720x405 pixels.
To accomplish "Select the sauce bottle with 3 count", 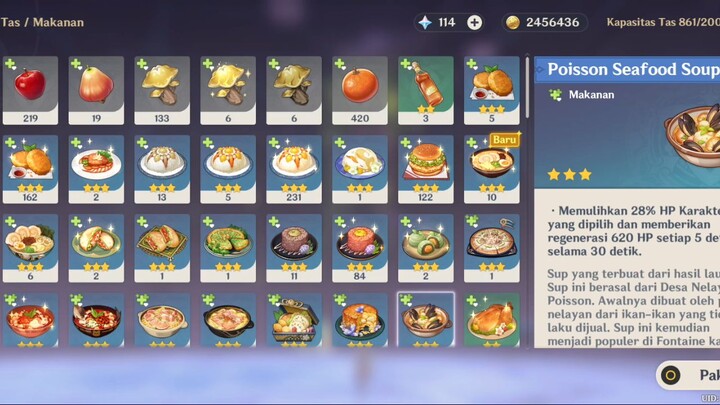I will click(425, 89).
